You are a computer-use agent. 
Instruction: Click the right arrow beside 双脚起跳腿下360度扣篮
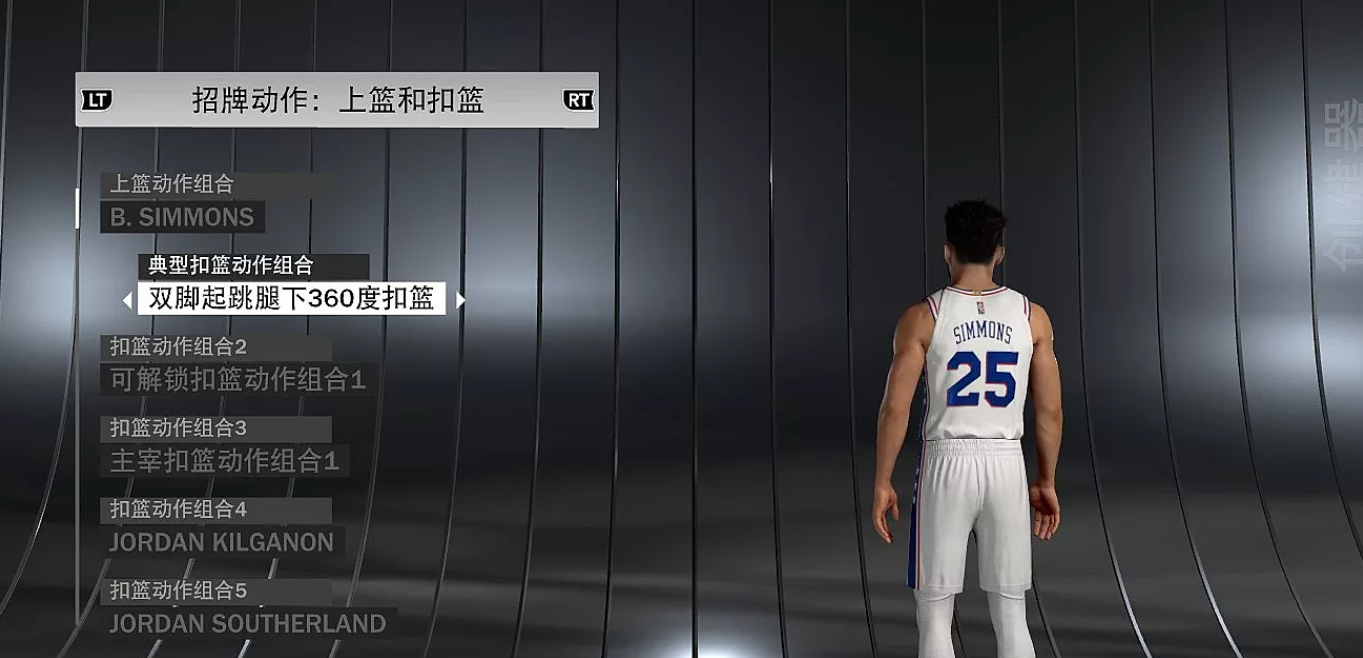[x=460, y=300]
